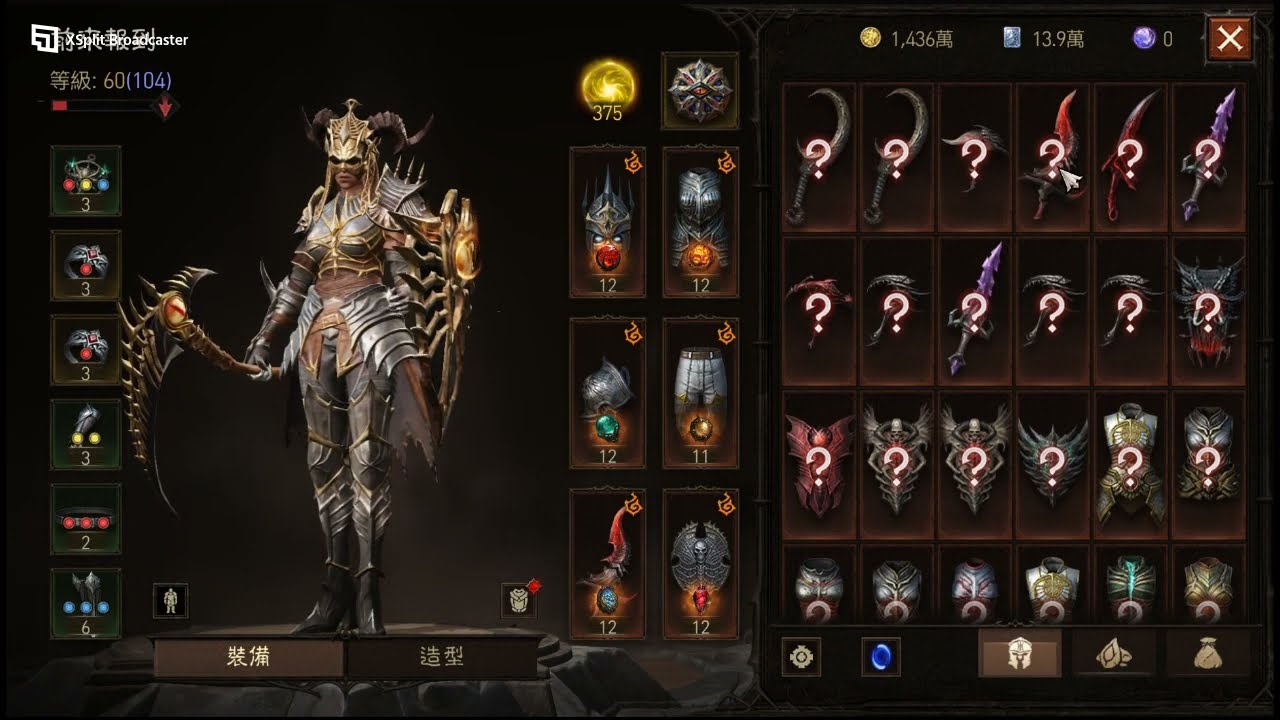Select the helmet filter tab in inventory
The width and height of the screenshot is (1280, 720).
point(1019,655)
